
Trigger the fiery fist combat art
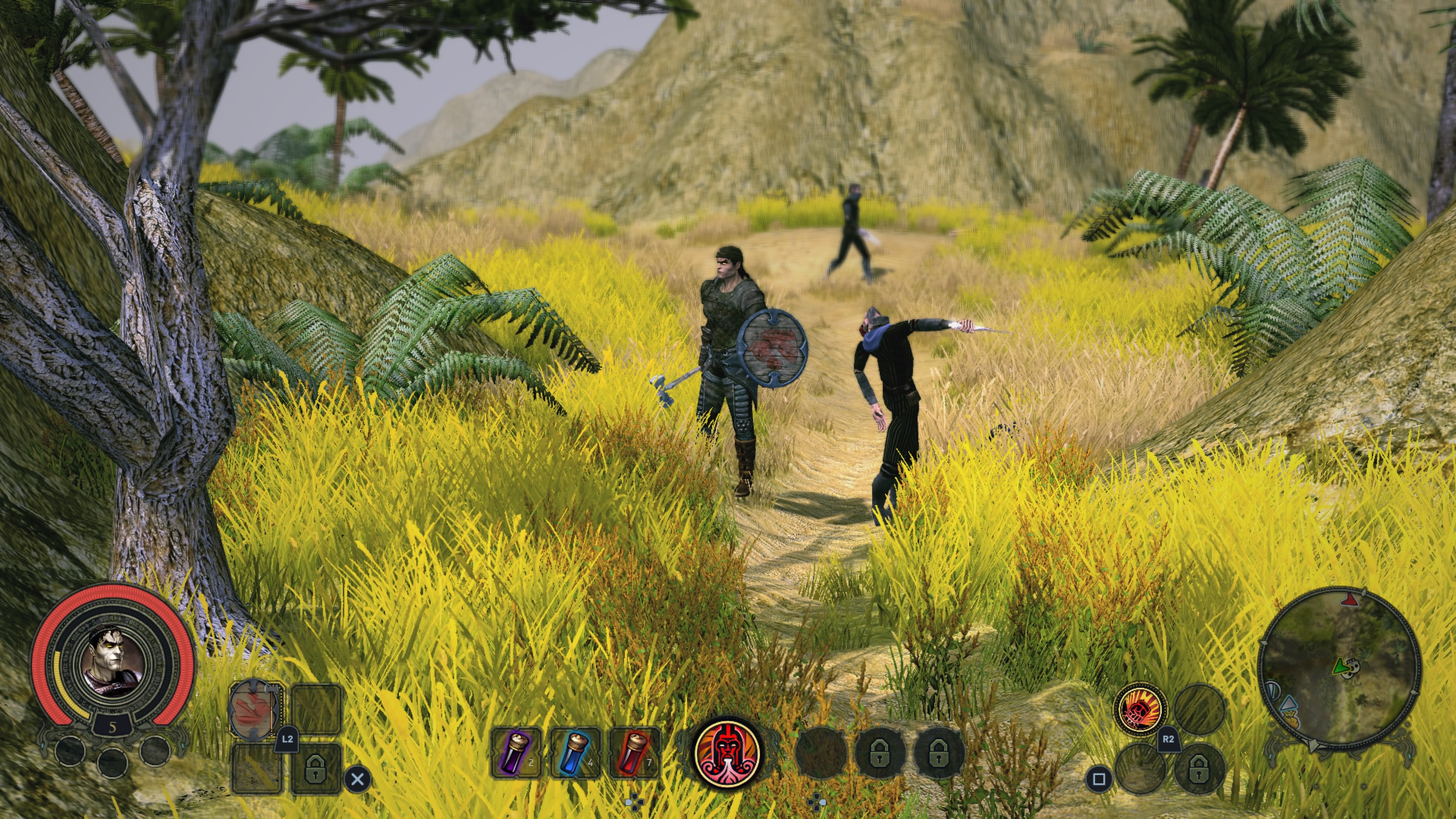[x=1141, y=709]
